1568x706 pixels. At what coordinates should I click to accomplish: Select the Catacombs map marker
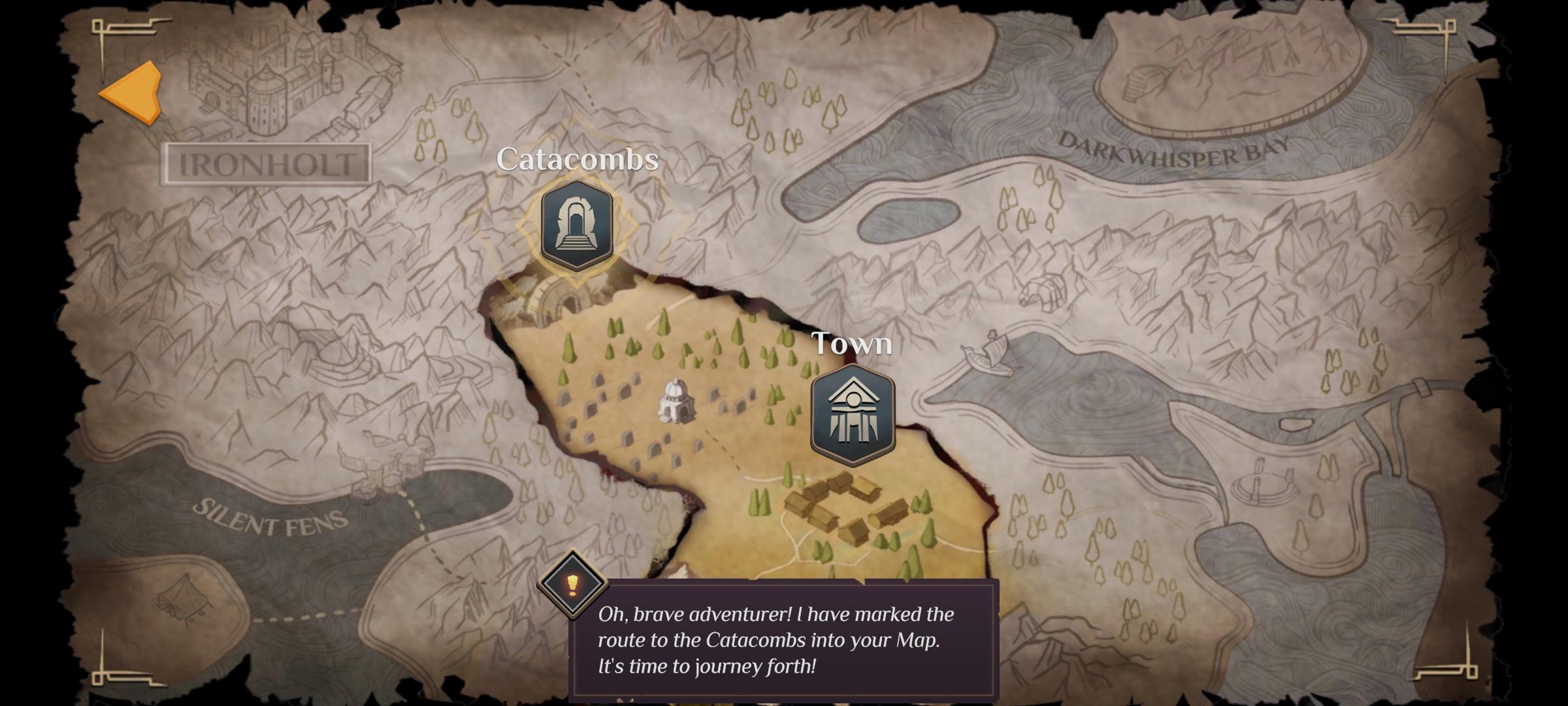pyautogui.click(x=576, y=226)
